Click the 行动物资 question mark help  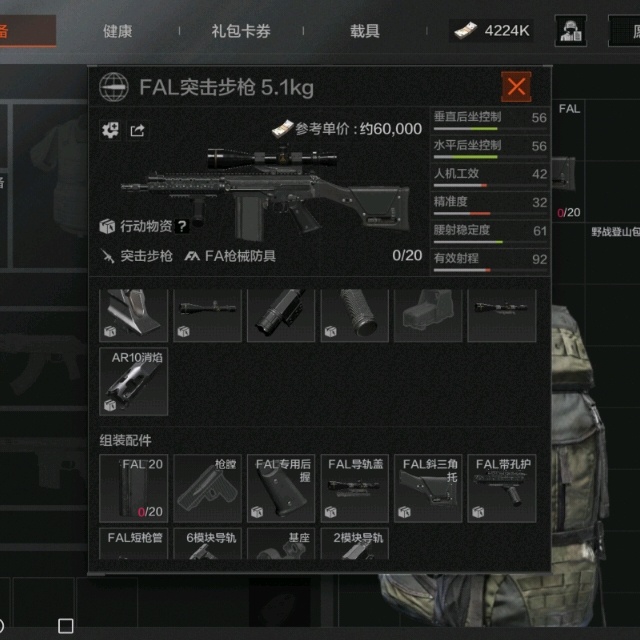tap(183, 227)
